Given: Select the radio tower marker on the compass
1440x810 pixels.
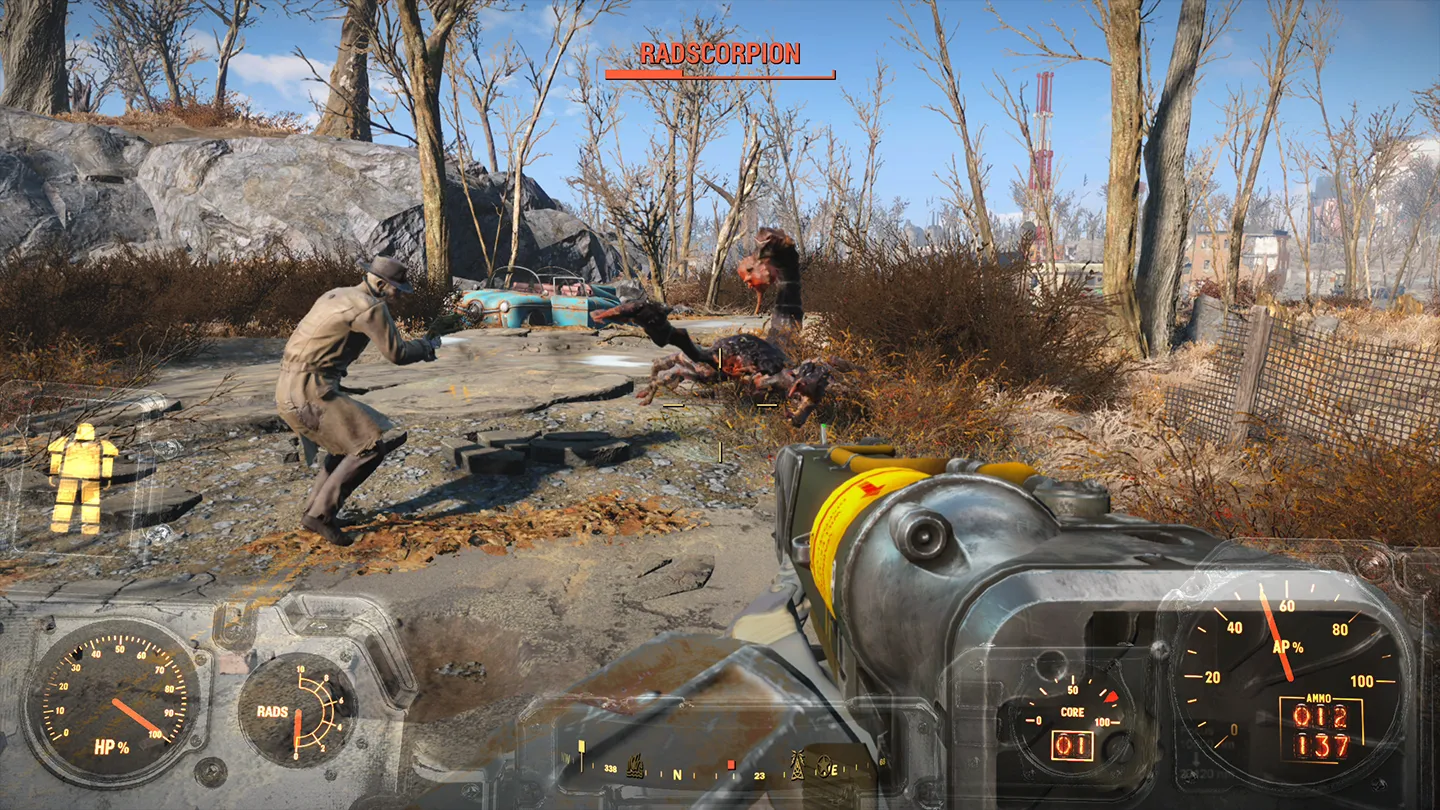Looking at the screenshot, I should pyautogui.click(x=798, y=766).
